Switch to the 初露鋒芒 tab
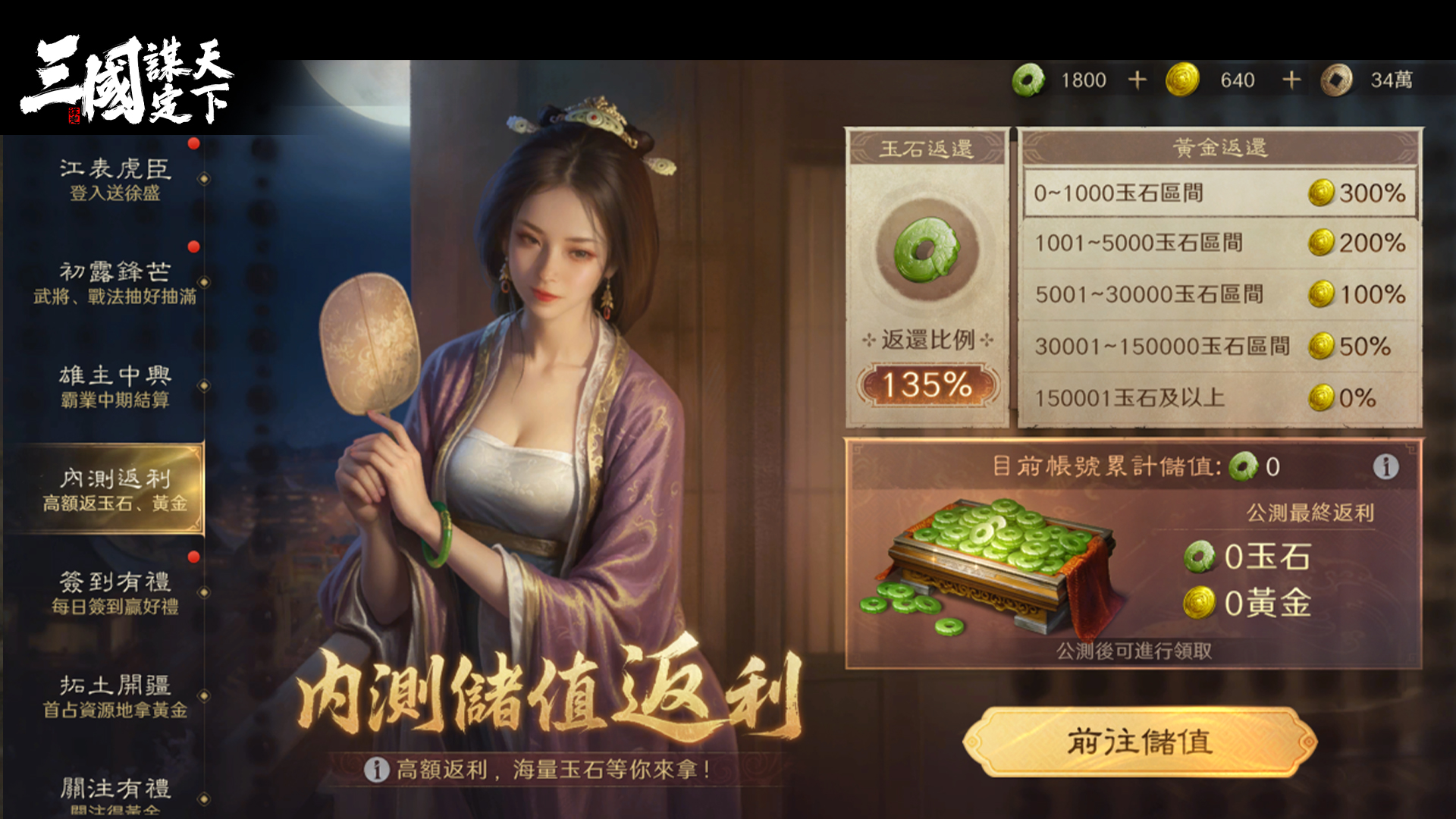1456x819 pixels. (114, 282)
